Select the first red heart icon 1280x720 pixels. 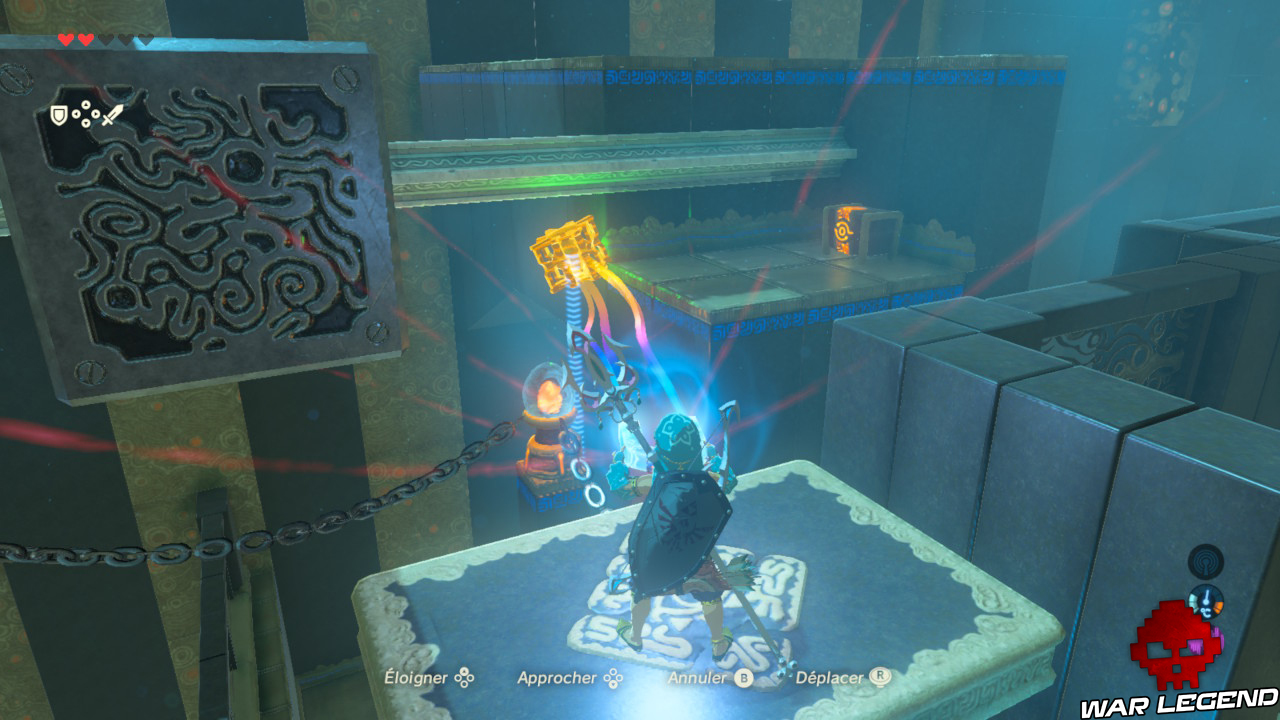click(x=65, y=39)
